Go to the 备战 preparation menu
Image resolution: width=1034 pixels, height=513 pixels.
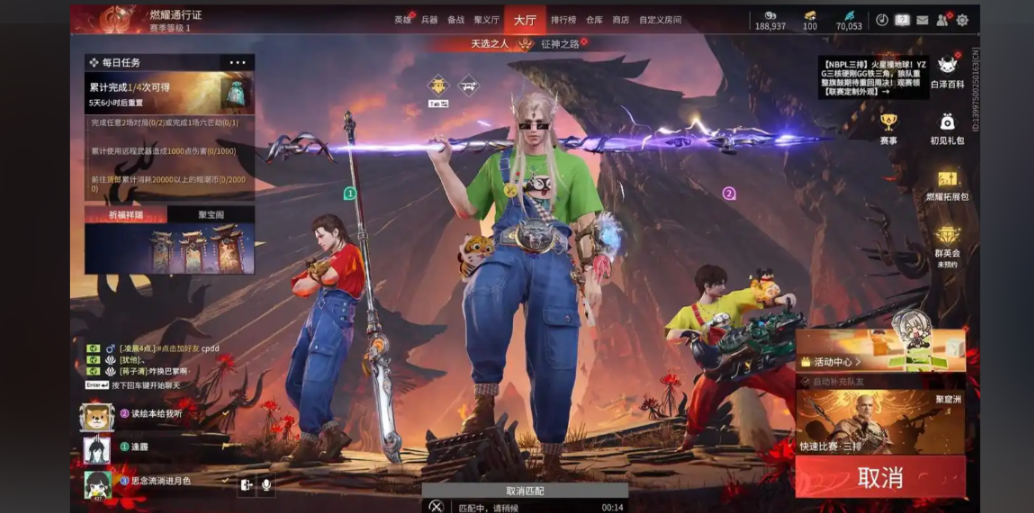click(x=456, y=19)
